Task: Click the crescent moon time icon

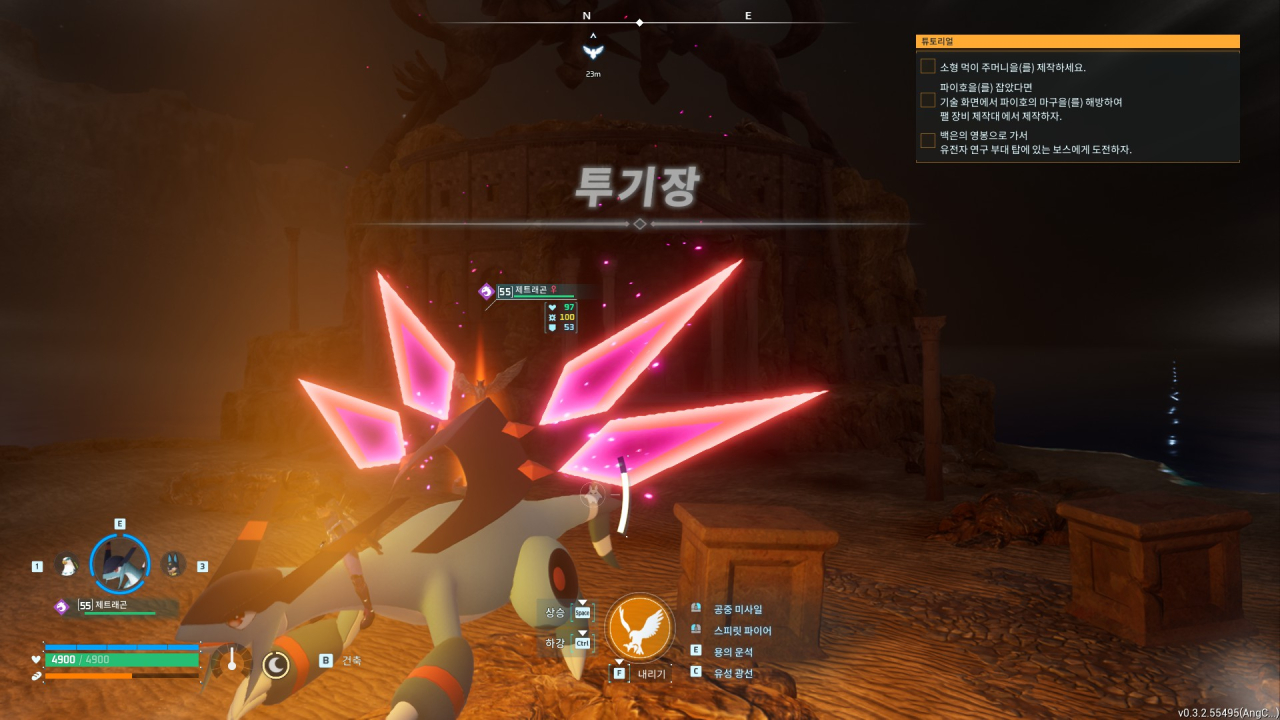Action: pos(276,664)
